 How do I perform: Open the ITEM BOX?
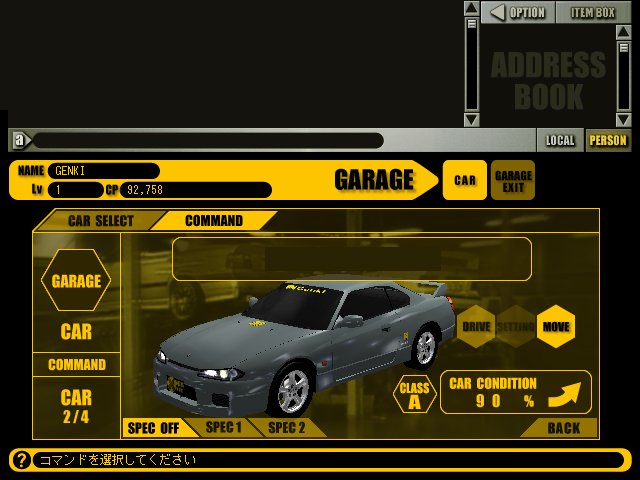click(x=593, y=13)
